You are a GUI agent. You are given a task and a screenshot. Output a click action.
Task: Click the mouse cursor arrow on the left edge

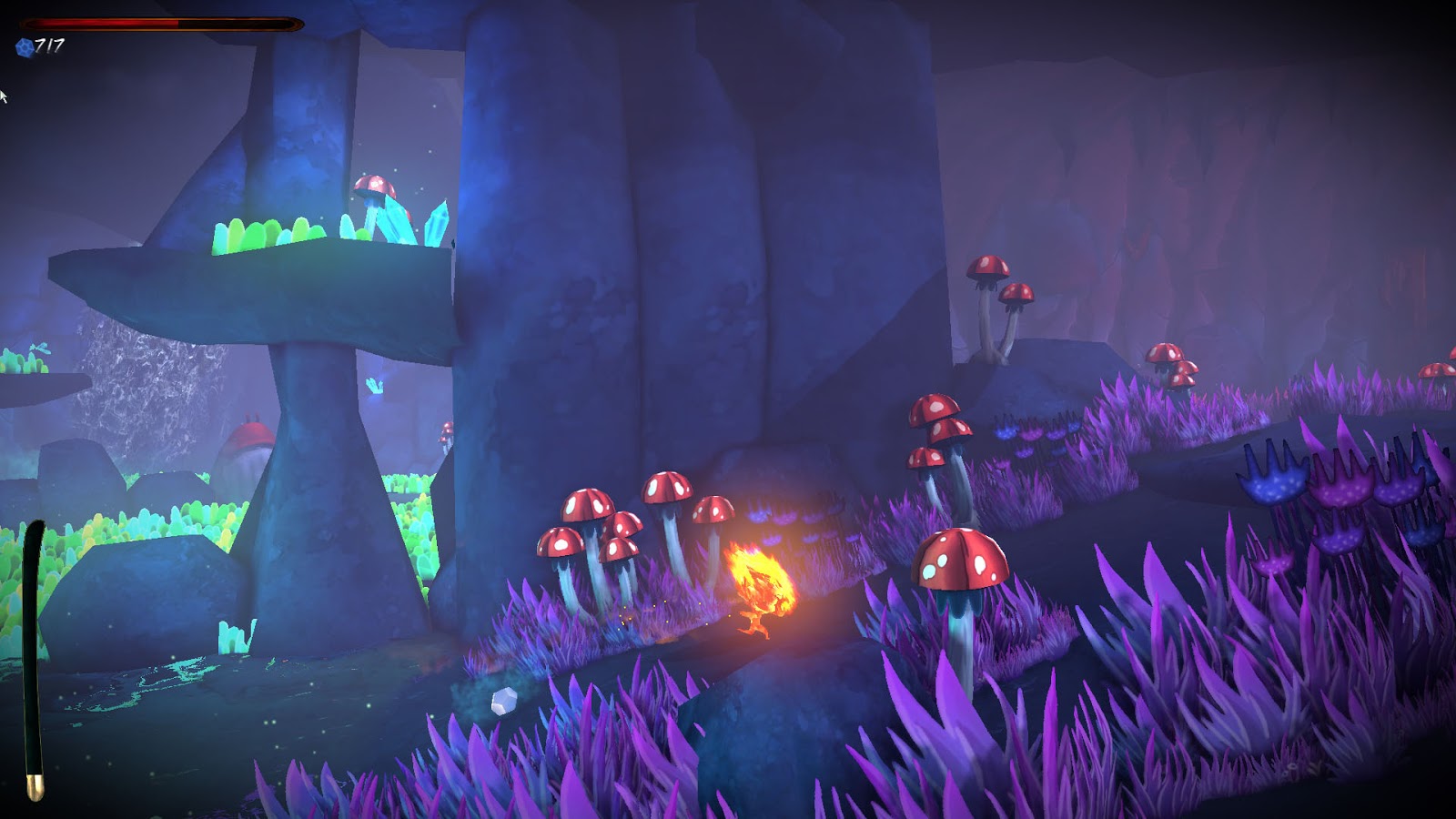coord(5,95)
